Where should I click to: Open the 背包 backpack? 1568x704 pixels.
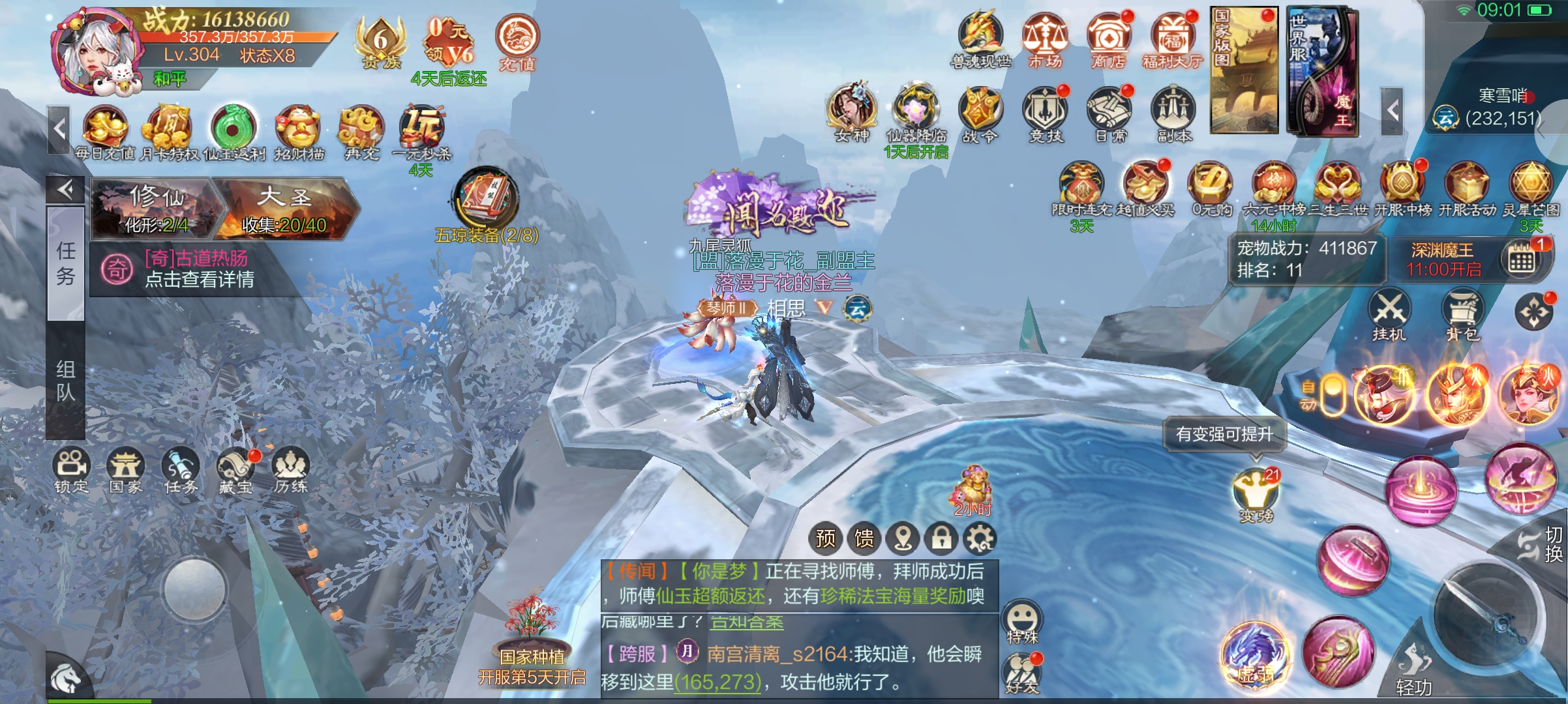tap(1463, 313)
